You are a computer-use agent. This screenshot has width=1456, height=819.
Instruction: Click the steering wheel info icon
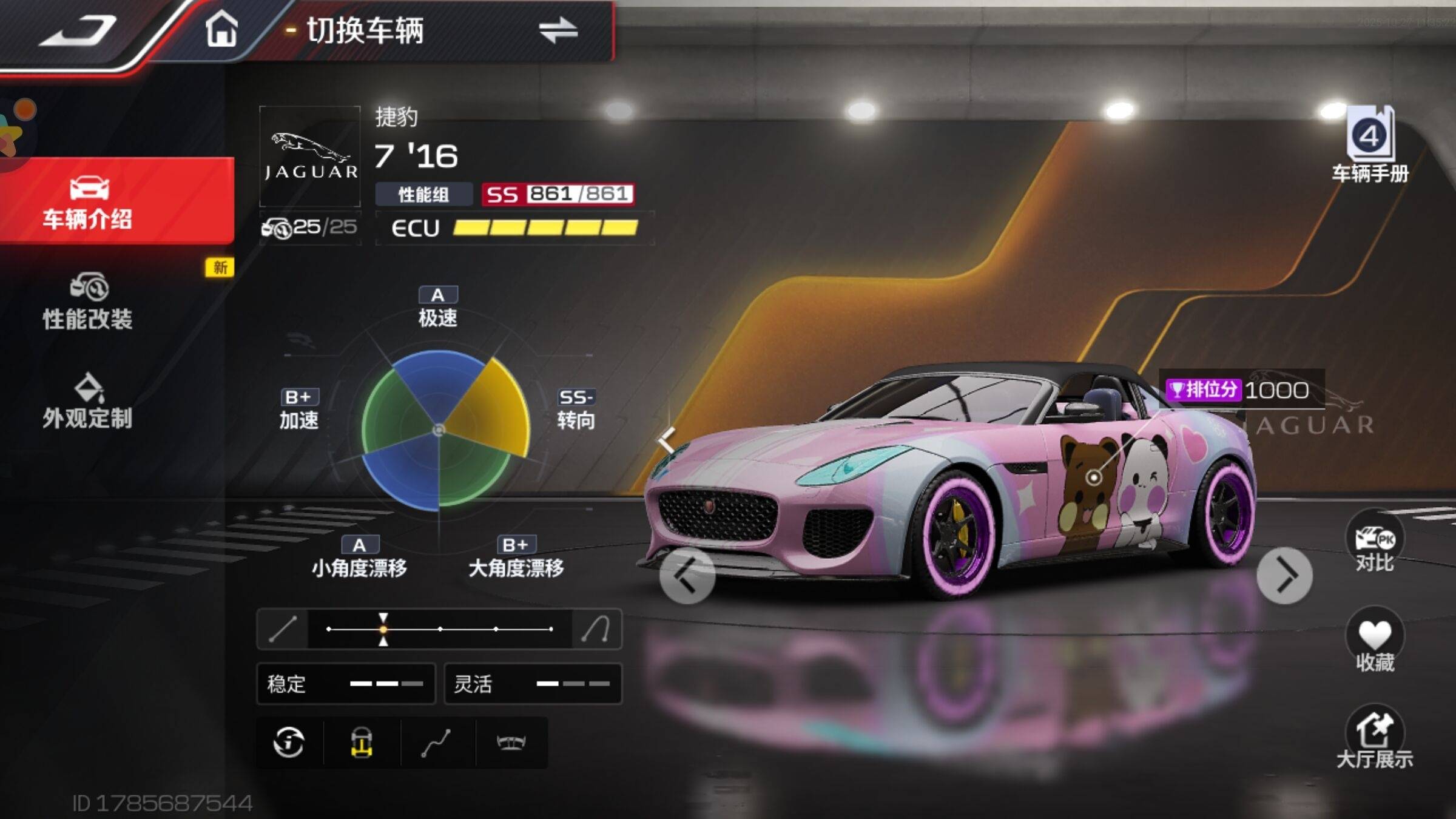[x=289, y=742]
